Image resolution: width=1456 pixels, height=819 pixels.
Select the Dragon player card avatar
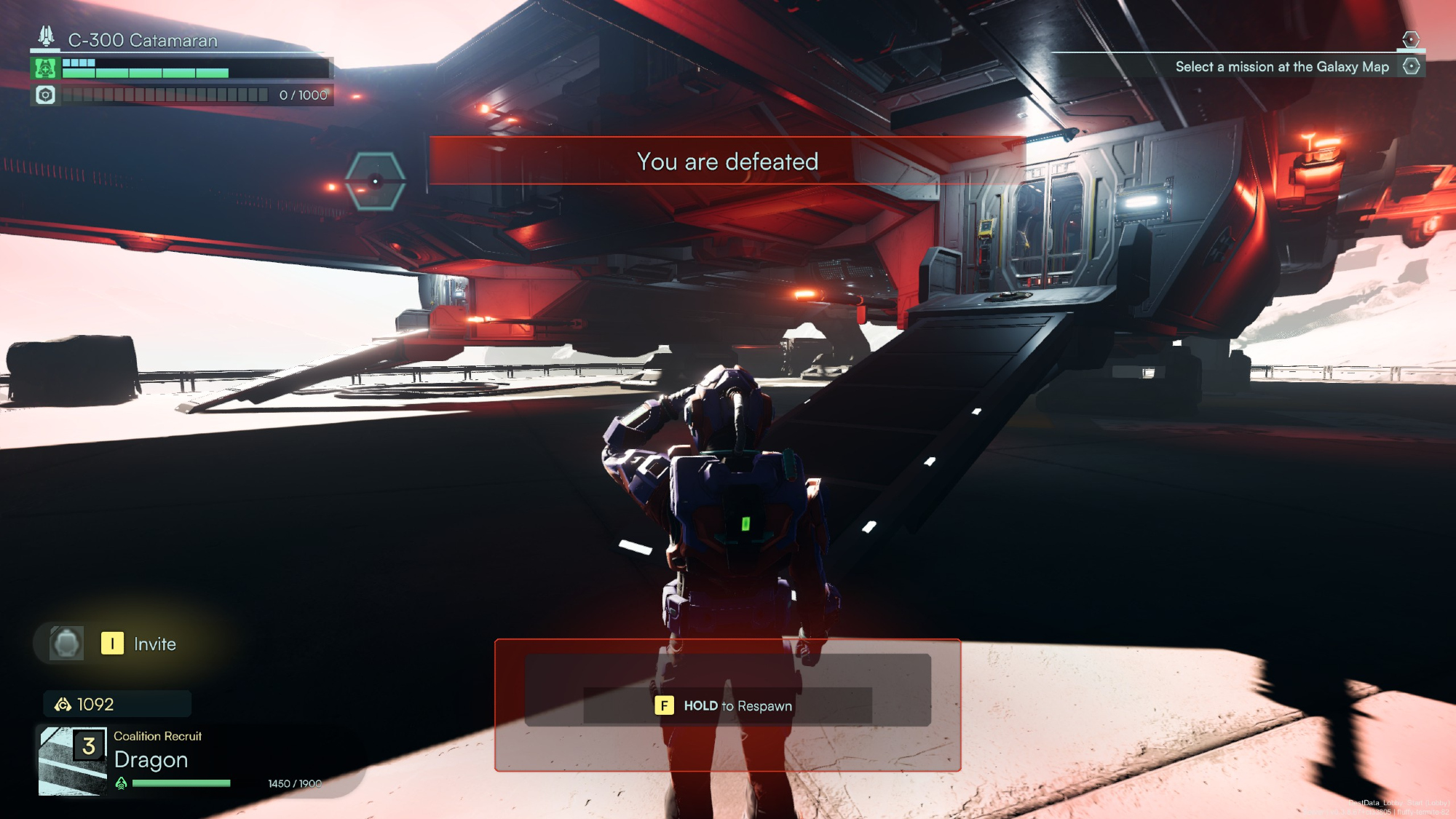(73, 761)
